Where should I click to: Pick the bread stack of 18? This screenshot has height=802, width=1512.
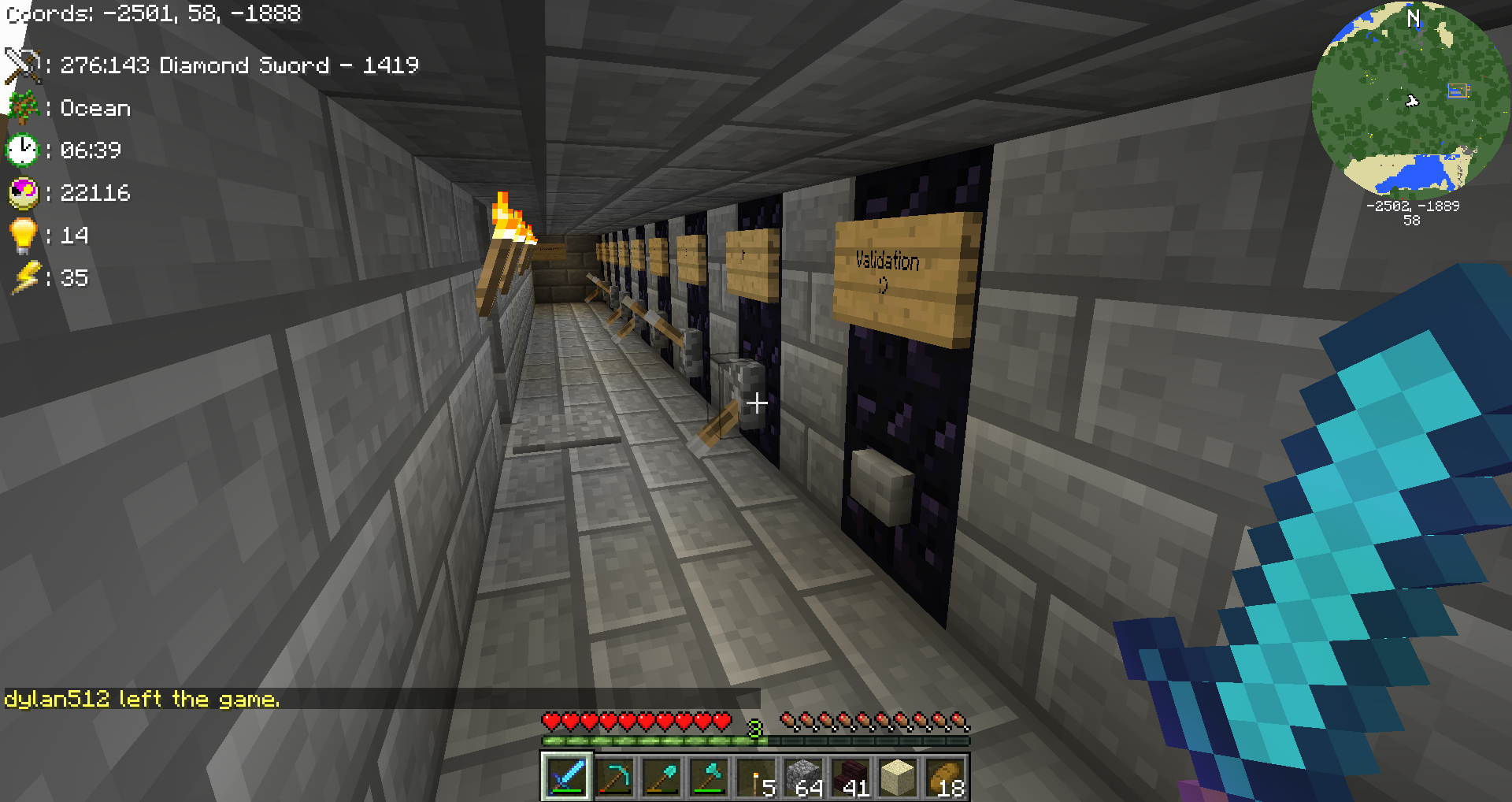click(945, 777)
